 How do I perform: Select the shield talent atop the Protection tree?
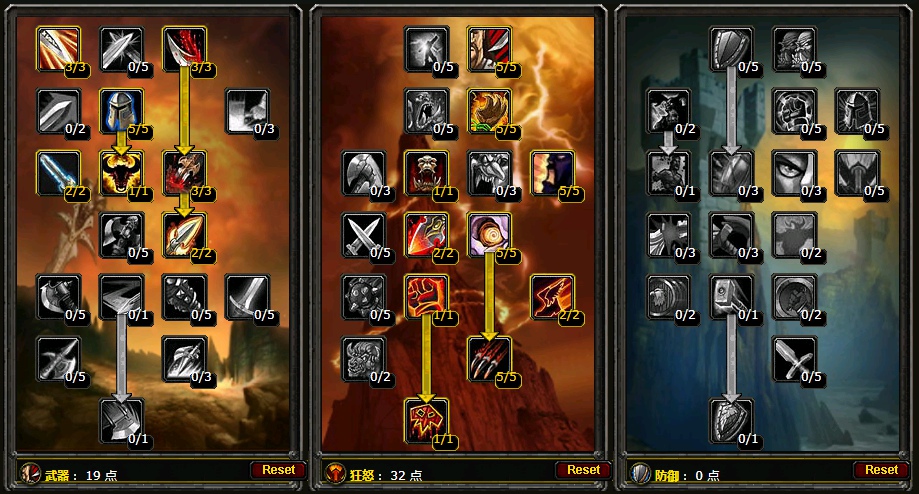click(x=732, y=49)
